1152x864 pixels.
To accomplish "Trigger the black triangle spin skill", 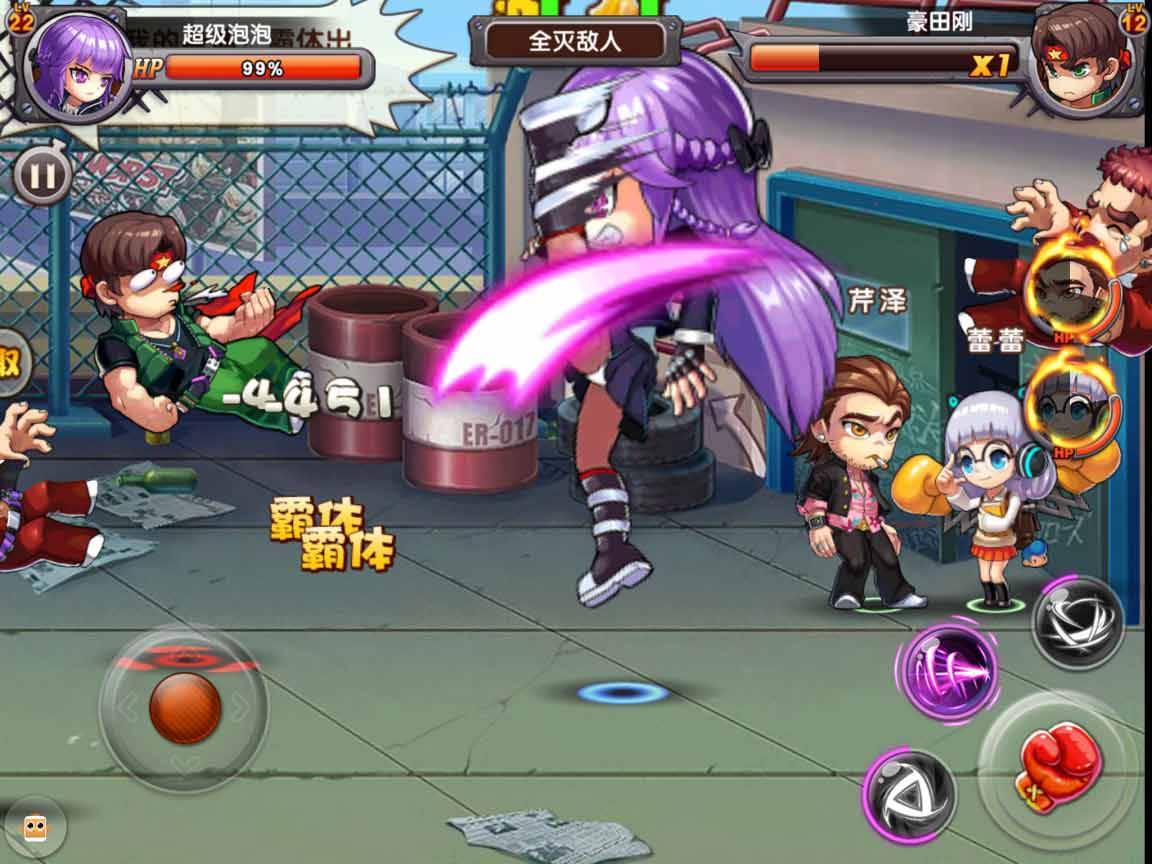I will click(910, 795).
